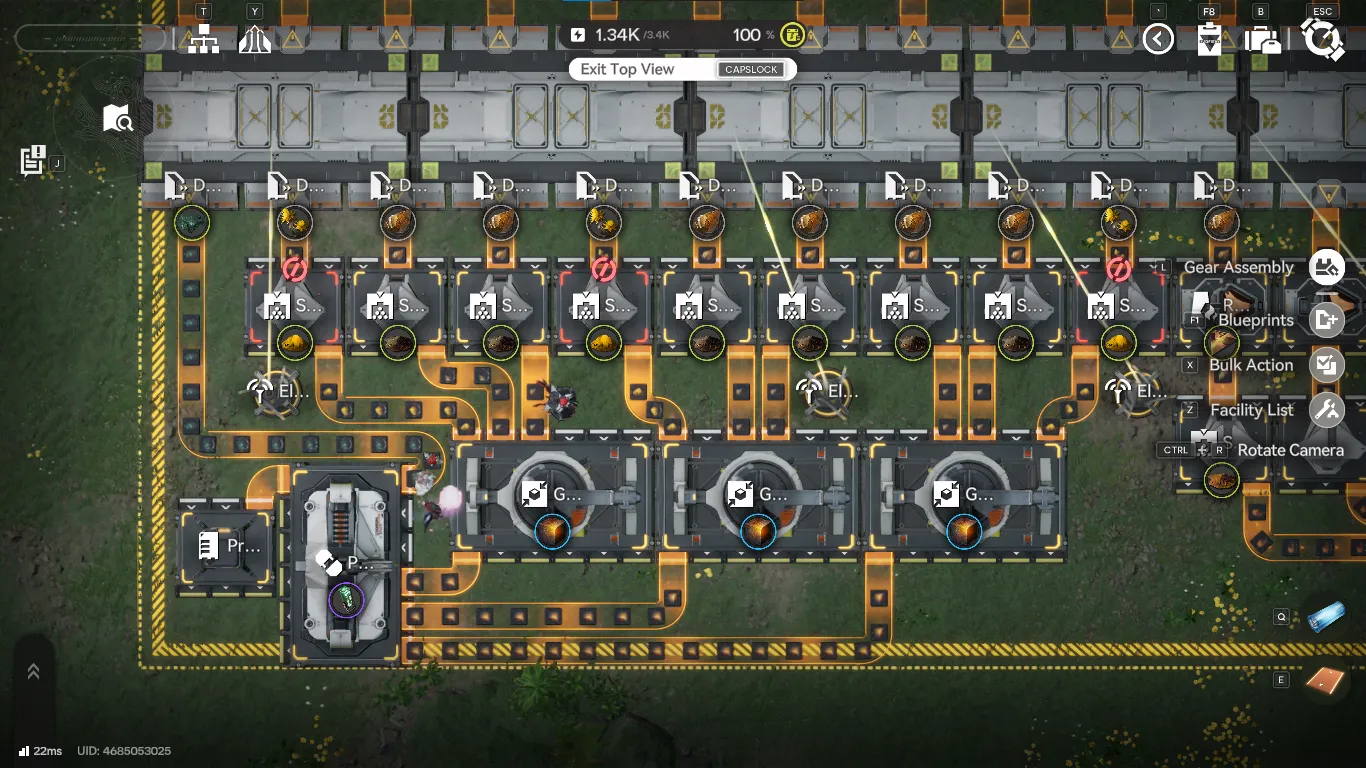Select the orange conveyor belt tool

(x=1326, y=680)
